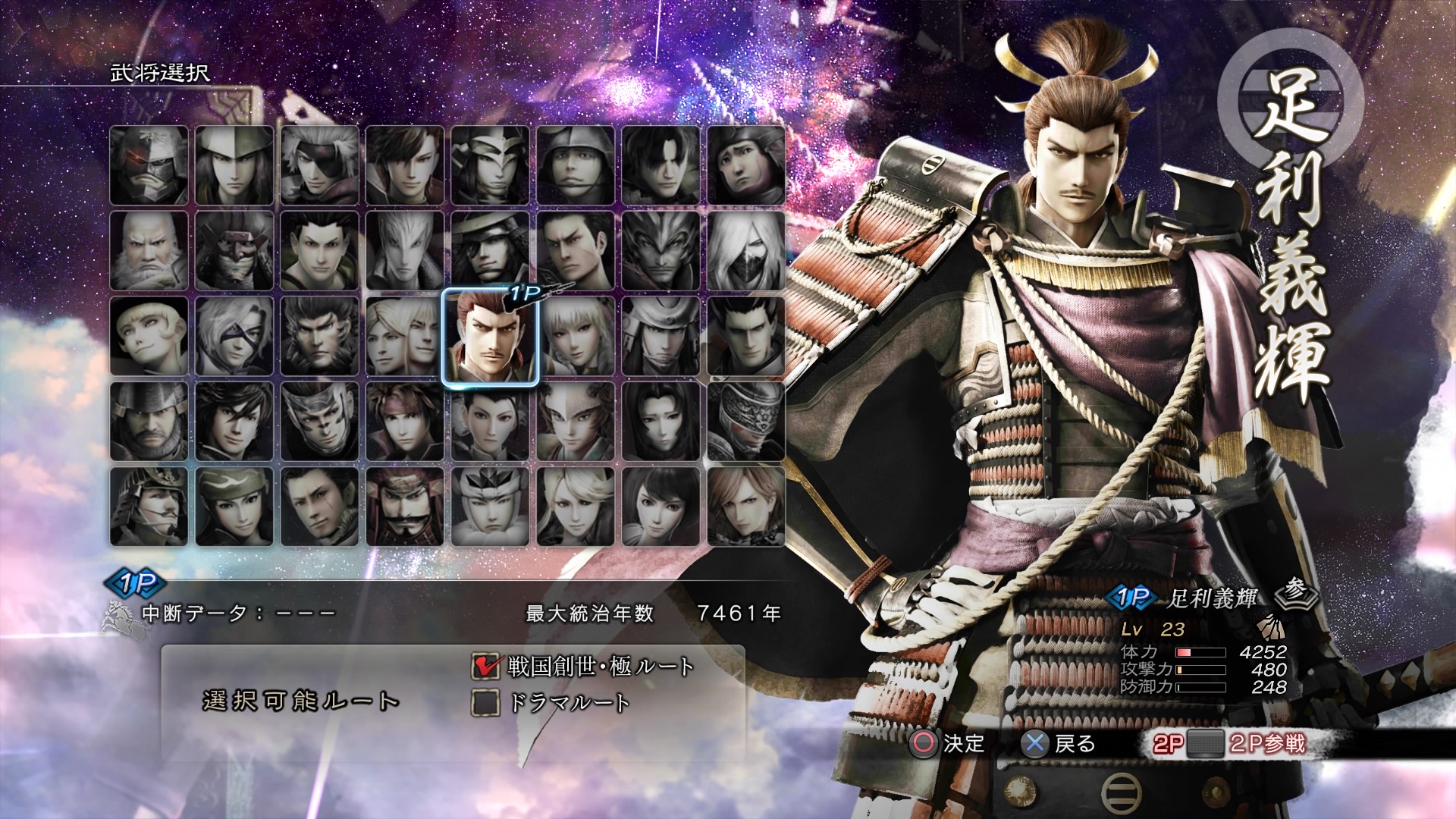Choose the portrait showing two blonde faces
The width and height of the screenshot is (1456, 819).
[x=404, y=337]
